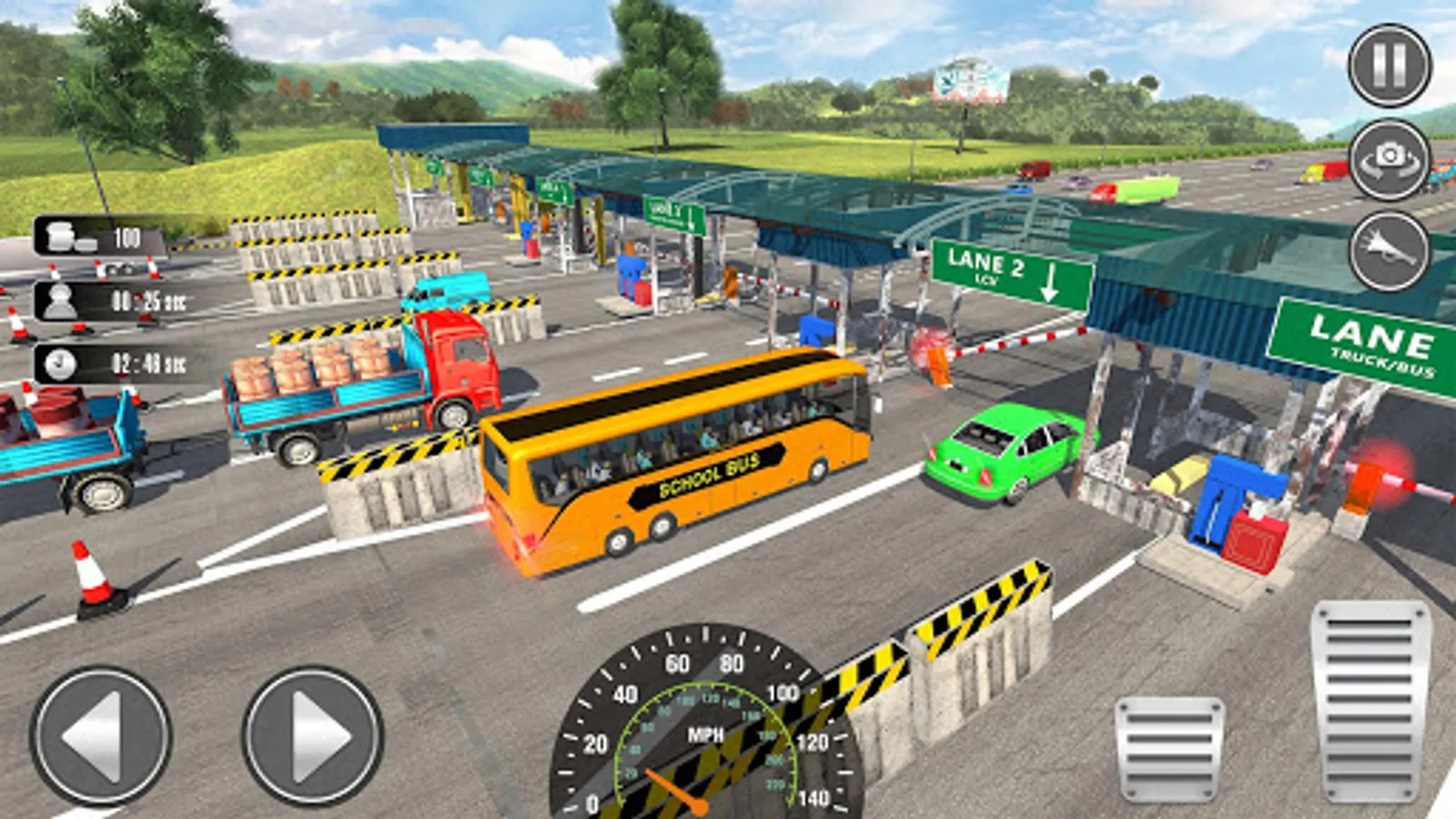Screen dimensions: 1456x819
Task: Steer right with the right arrow button
Action: 312,735
